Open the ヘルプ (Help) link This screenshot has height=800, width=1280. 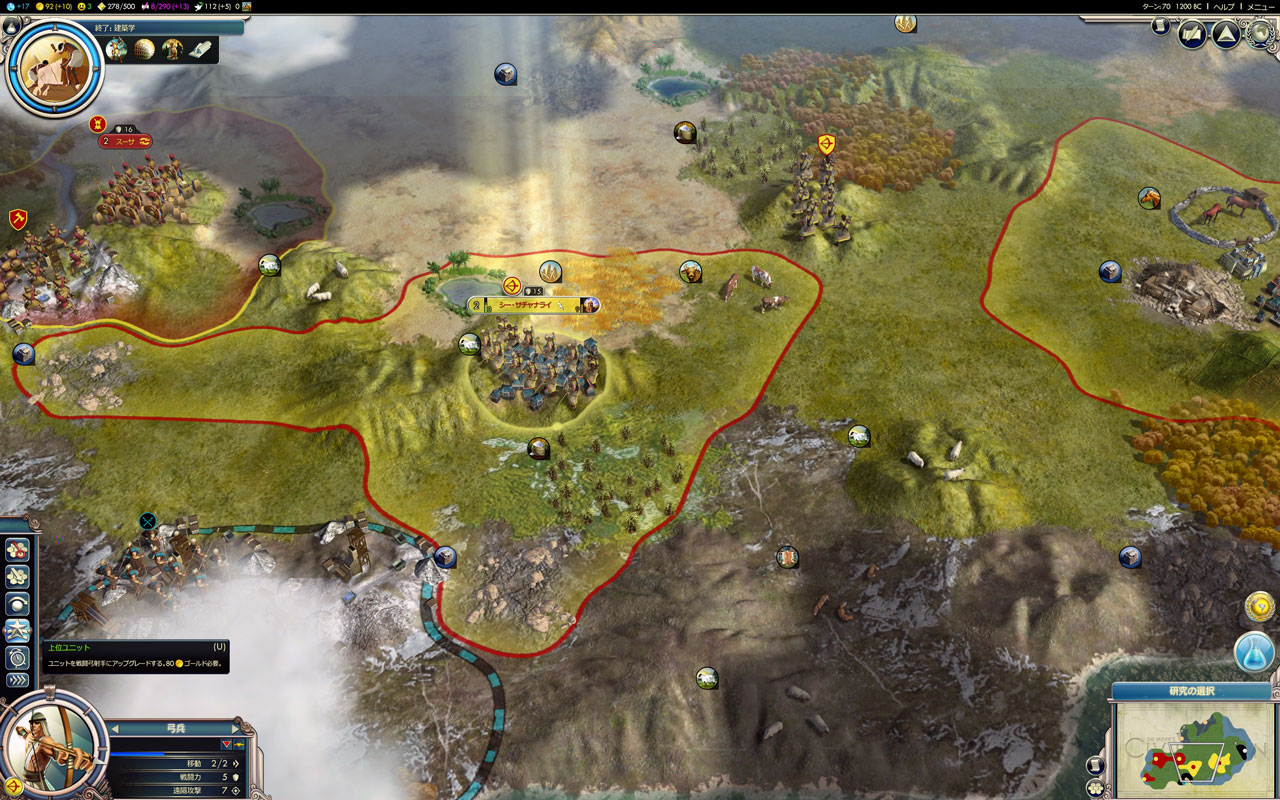1223,6
